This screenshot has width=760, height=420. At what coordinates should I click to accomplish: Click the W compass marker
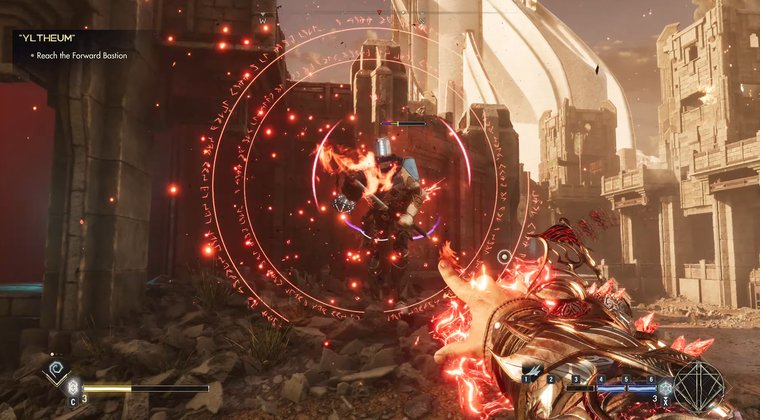click(263, 18)
